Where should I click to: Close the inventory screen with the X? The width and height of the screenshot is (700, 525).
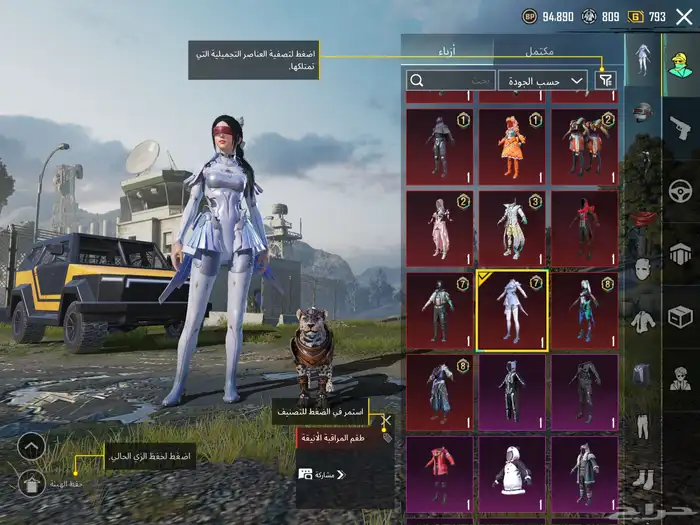click(x=684, y=16)
